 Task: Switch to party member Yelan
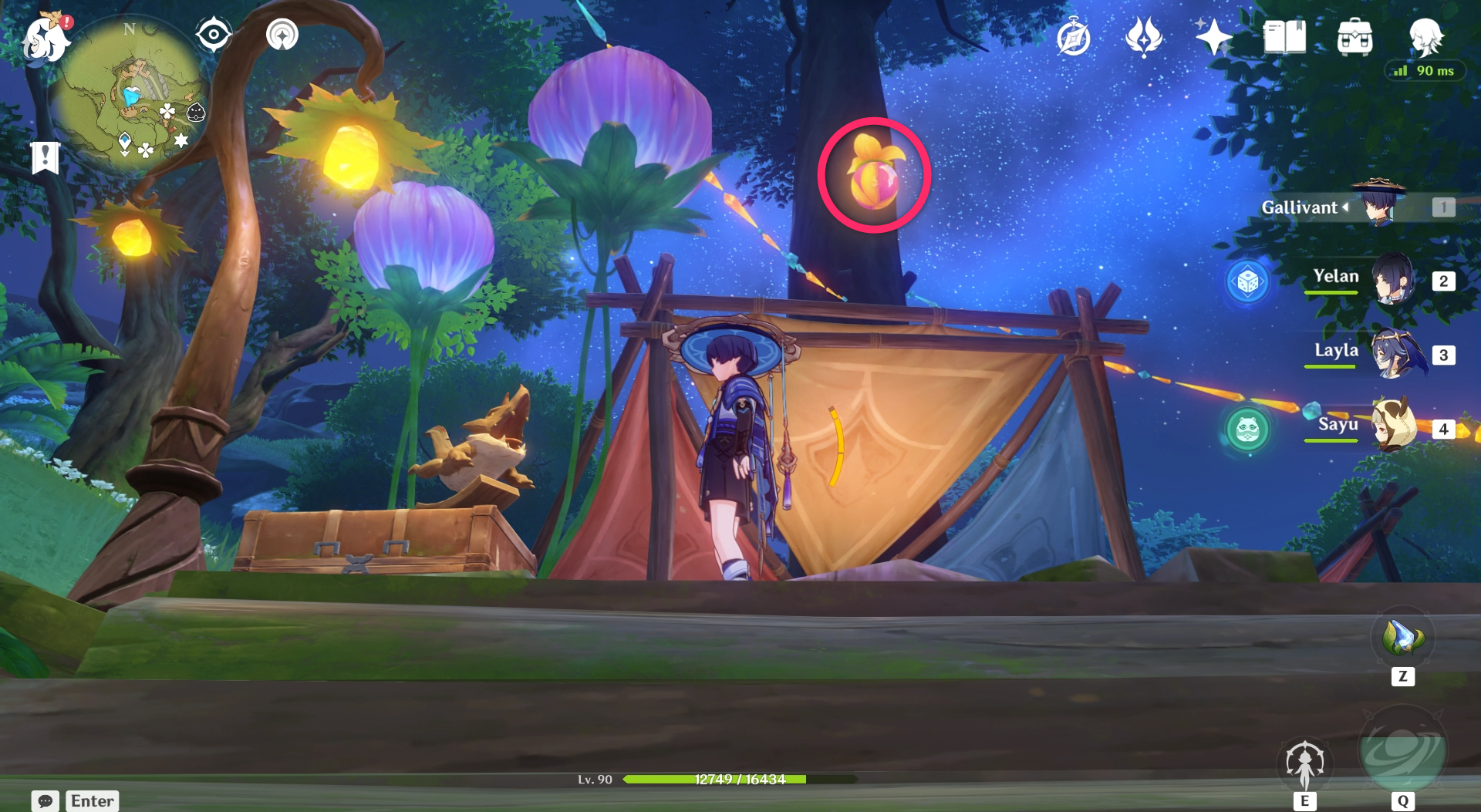point(1392,279)
